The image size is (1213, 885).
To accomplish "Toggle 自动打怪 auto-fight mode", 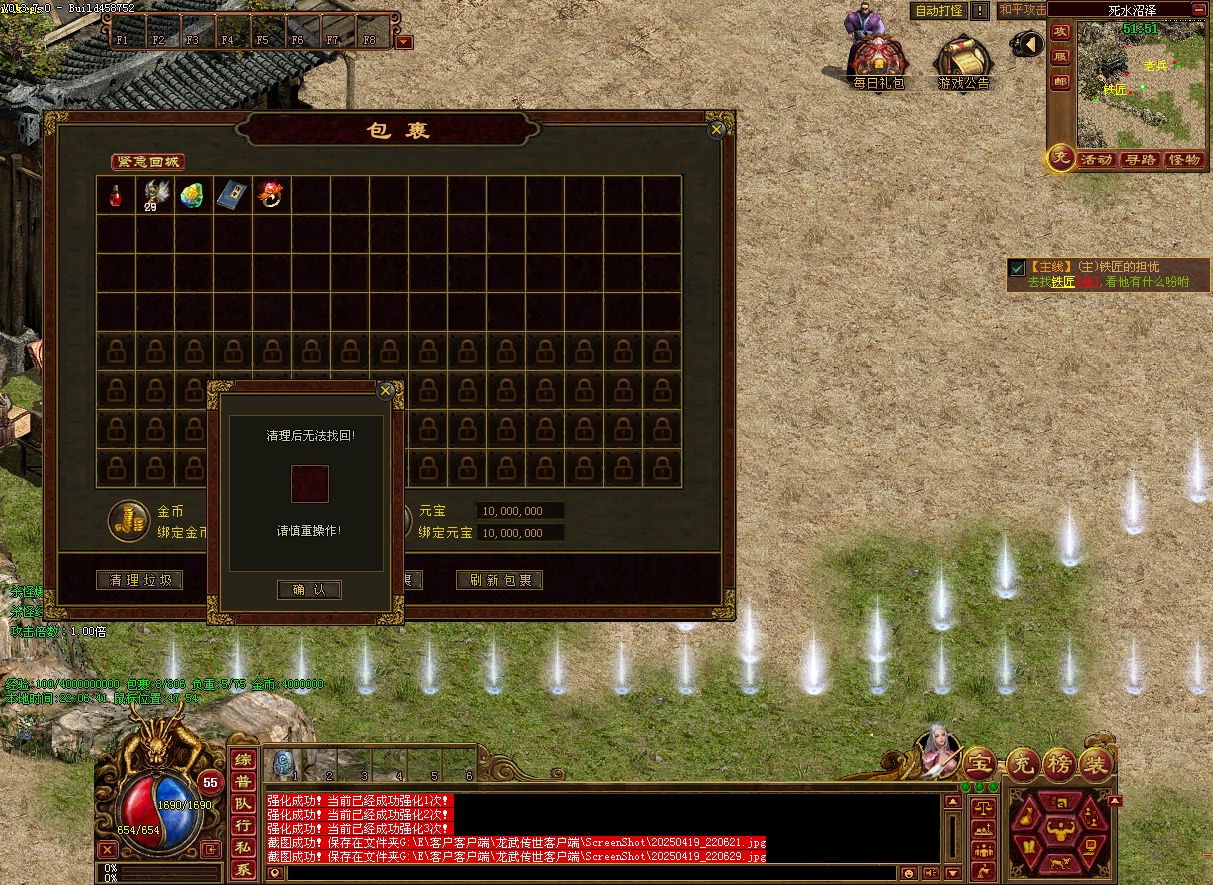I will click(939, 11).
